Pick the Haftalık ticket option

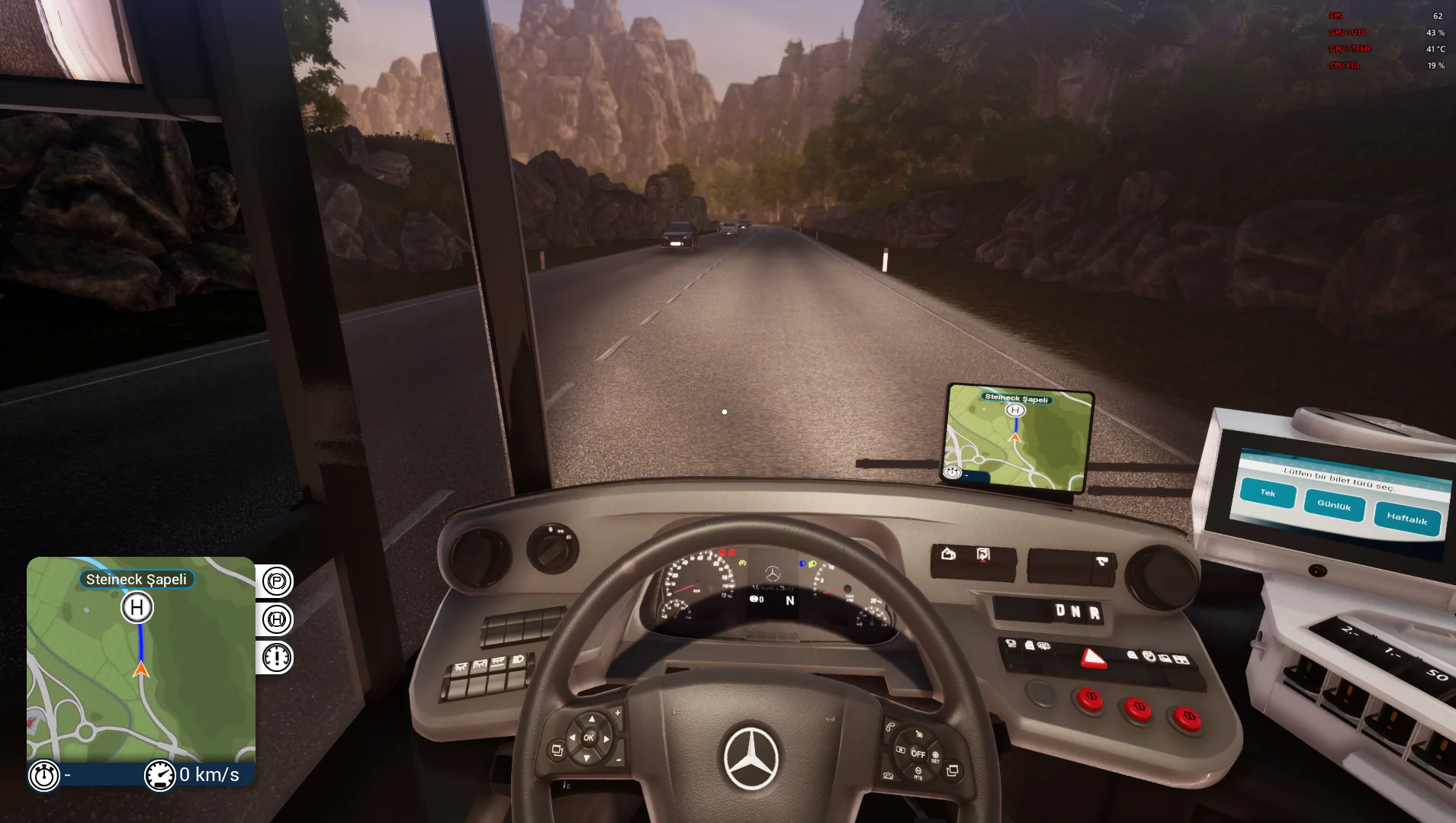1406,519
